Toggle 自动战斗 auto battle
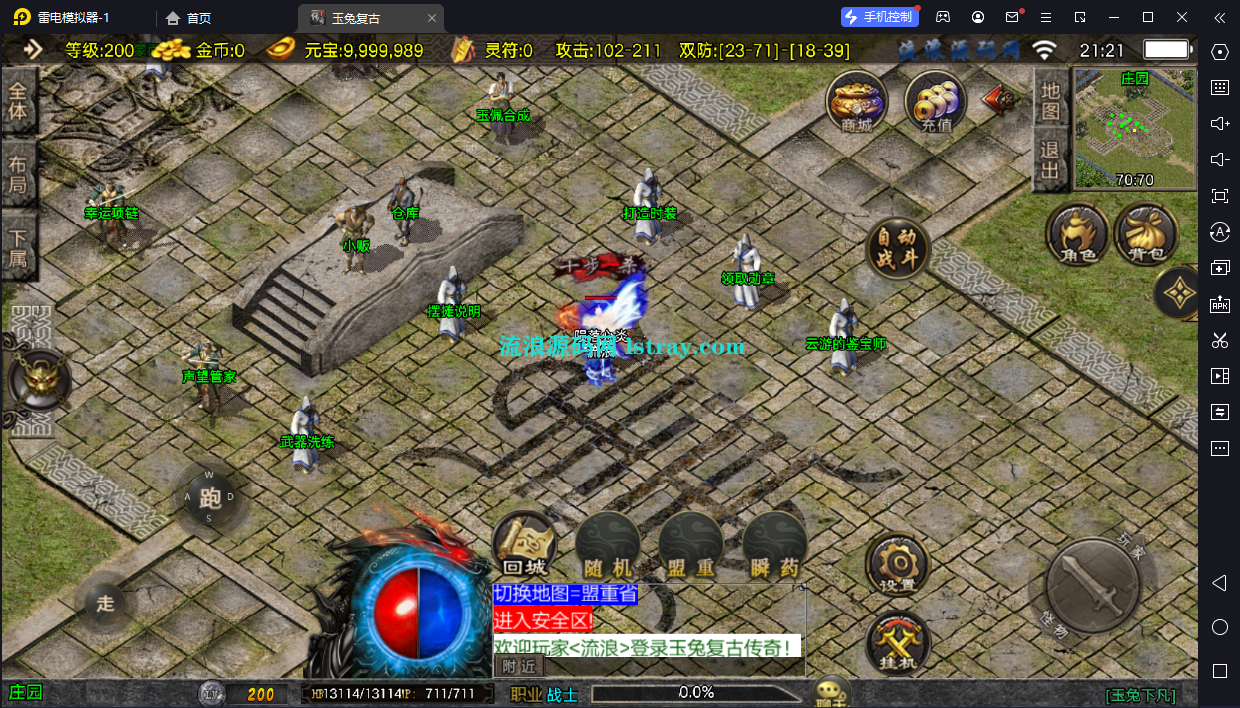 pos(897,248)
